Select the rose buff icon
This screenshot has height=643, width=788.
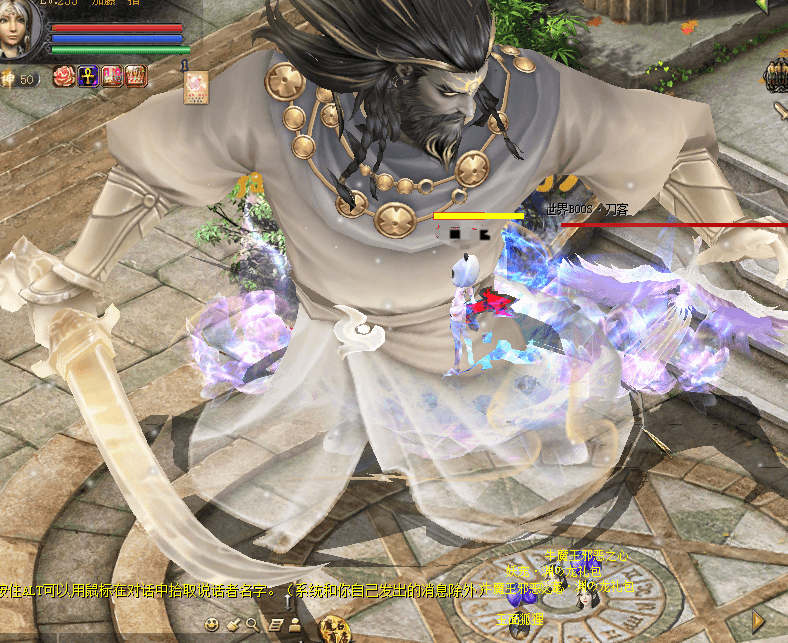tap(64, 76)
